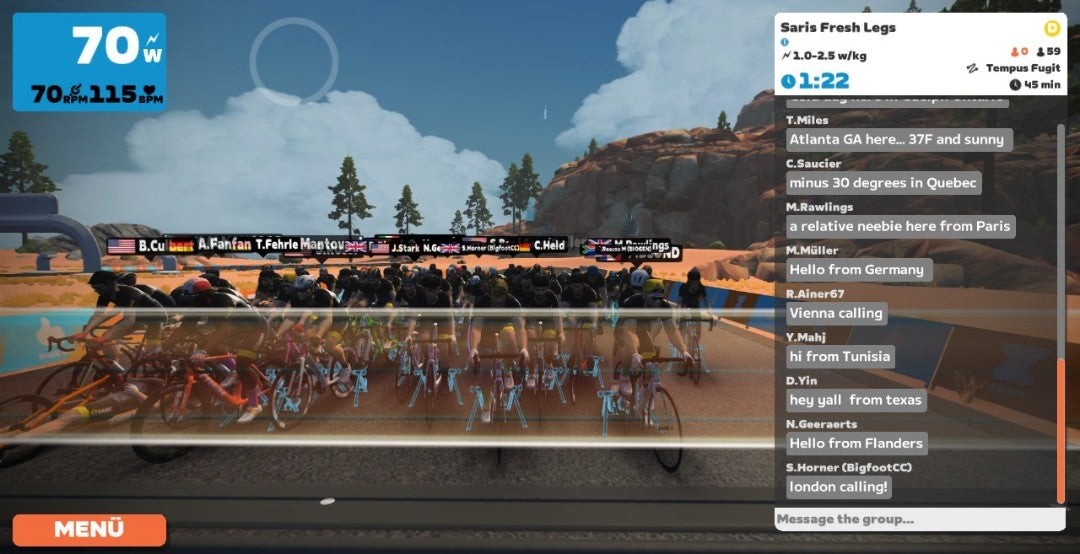Focus the 'Message the group...' chat field
The image size is (1080, 554).
[x=920, y=519]
